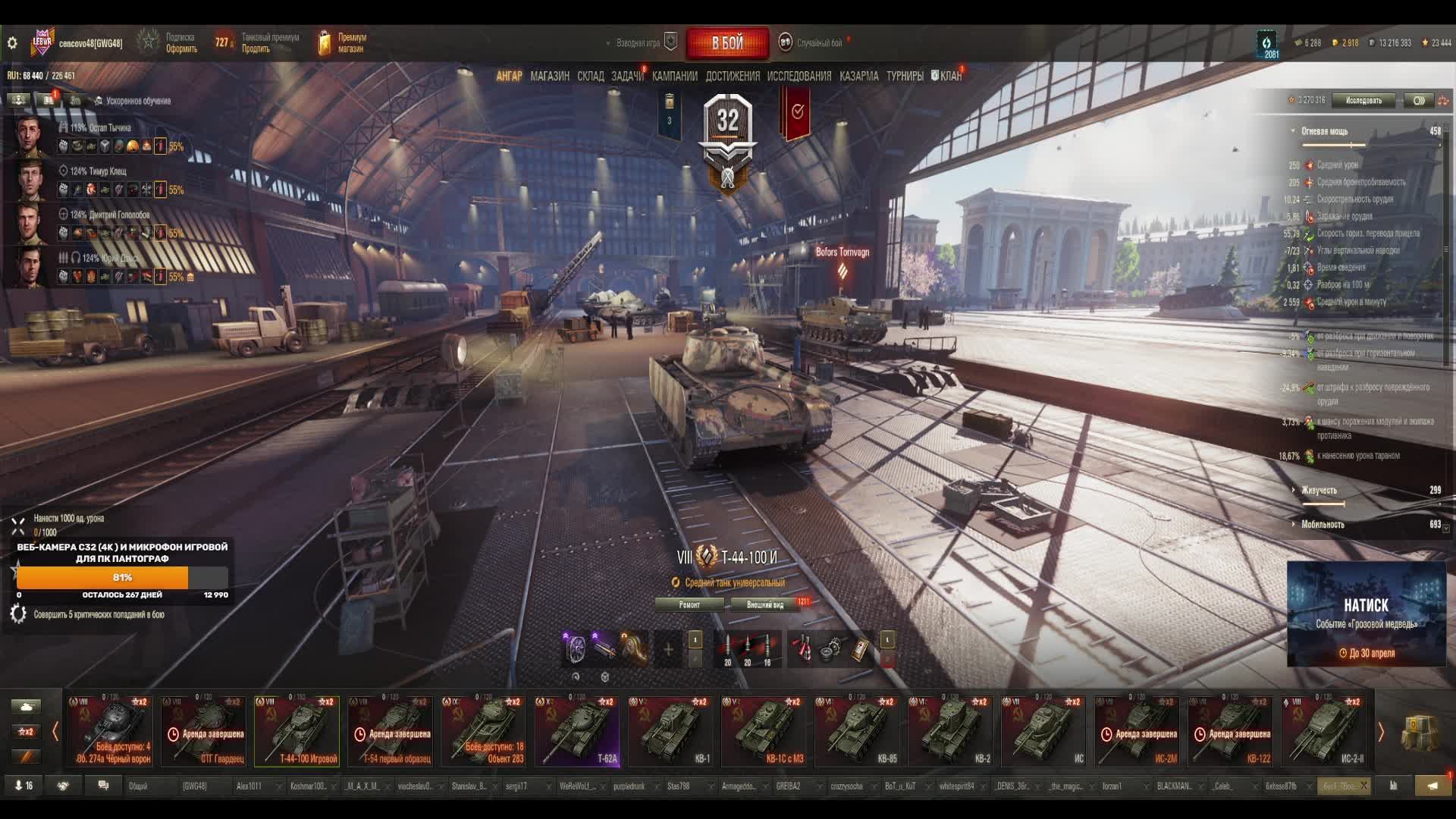Click the Исследовать research button

pyautogui.click(x=1363, y=100)
